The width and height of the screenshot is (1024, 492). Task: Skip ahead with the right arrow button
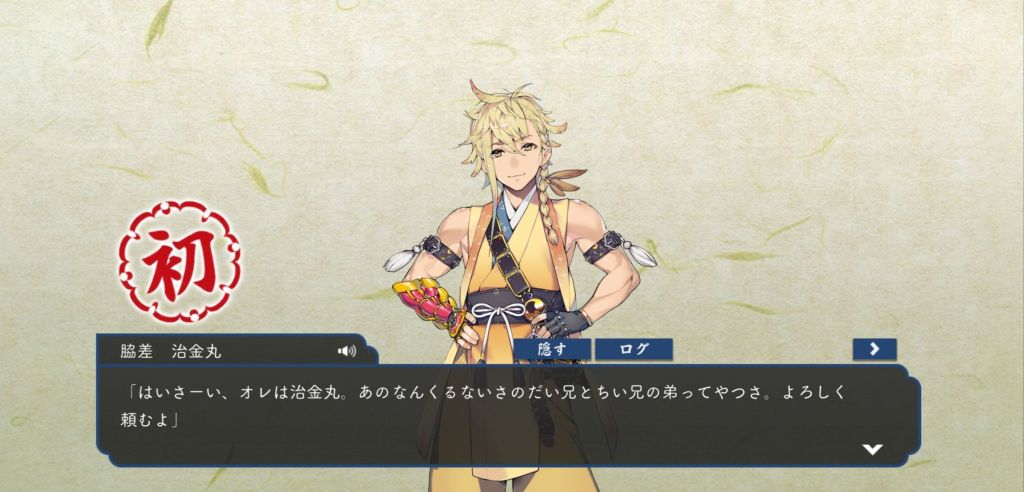(874, 349)
